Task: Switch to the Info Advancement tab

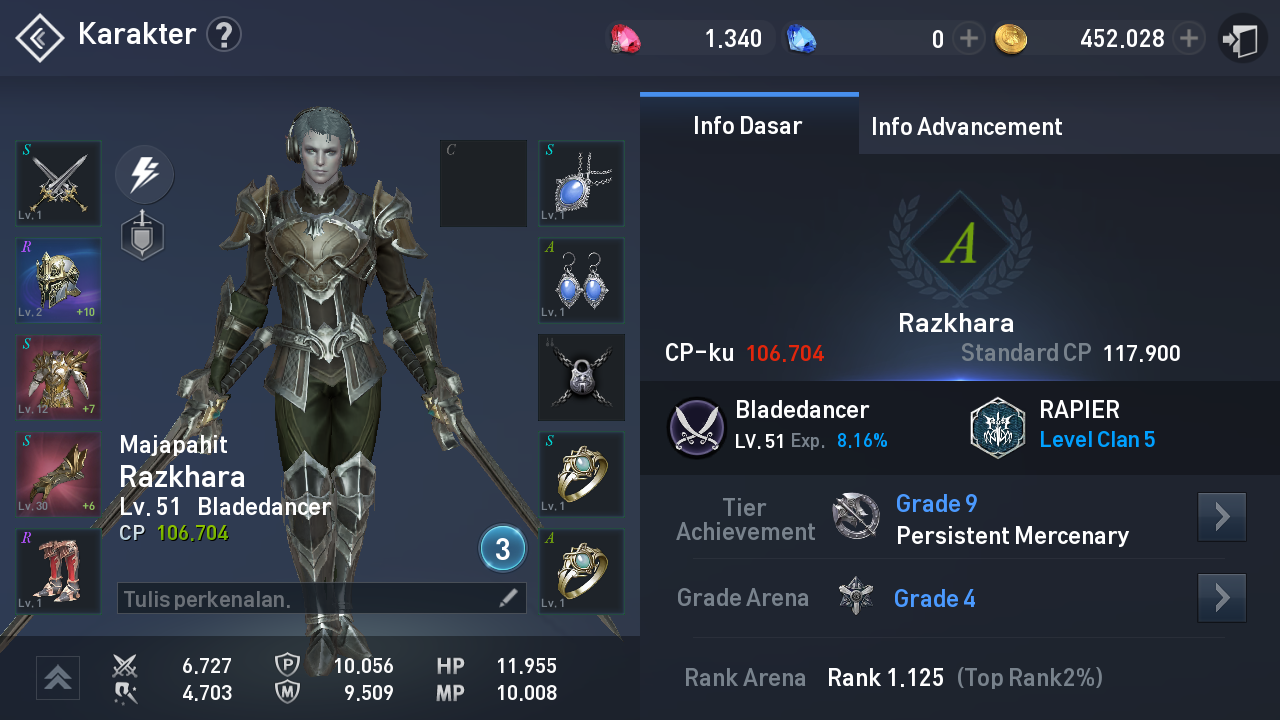Action: (x=966, y=127)
